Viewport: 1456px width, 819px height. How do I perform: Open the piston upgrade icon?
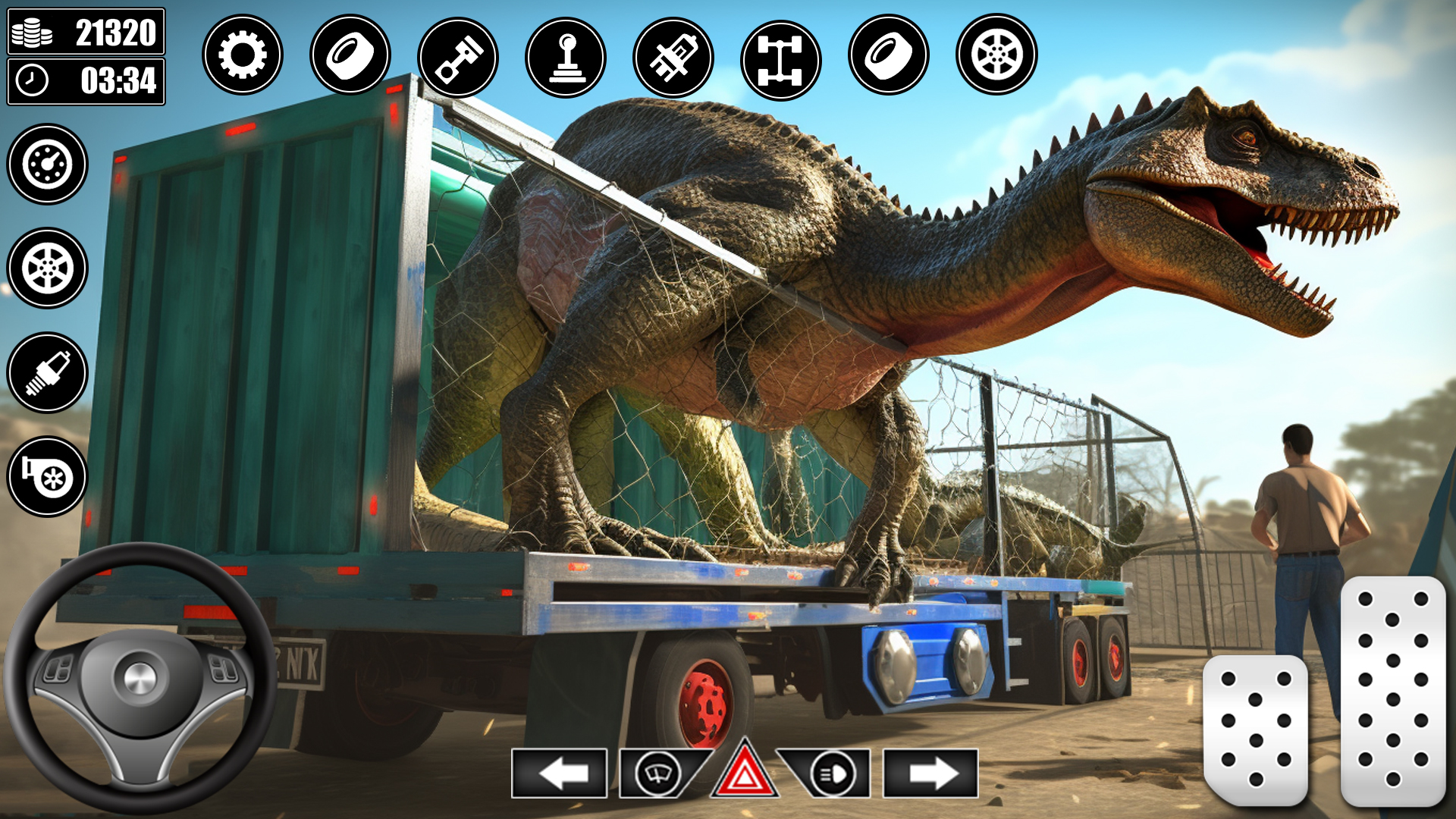456,55
